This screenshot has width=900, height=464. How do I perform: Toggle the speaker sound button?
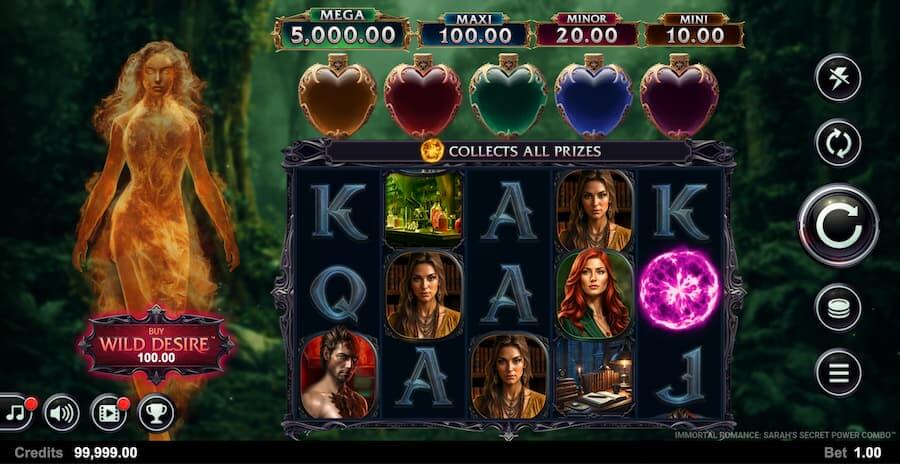[62, 412]
